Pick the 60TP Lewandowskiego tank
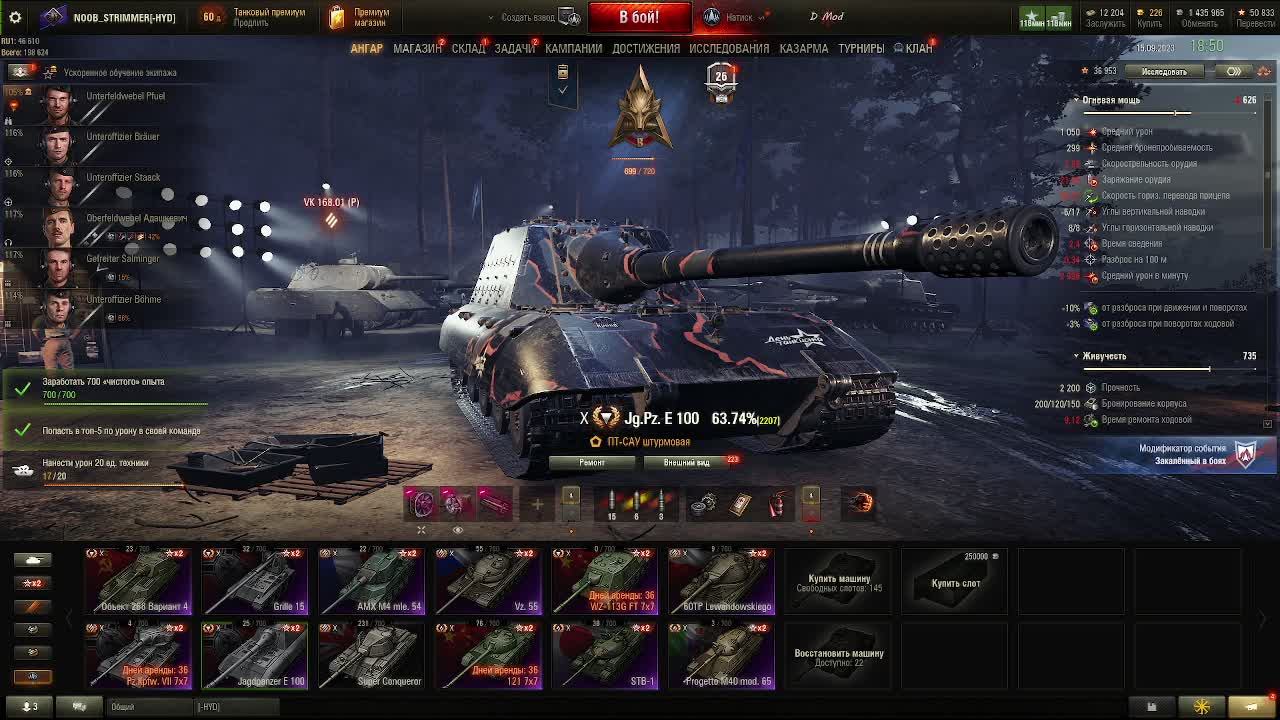Screen dimensions: 1280x720 (x=721, y=581)
